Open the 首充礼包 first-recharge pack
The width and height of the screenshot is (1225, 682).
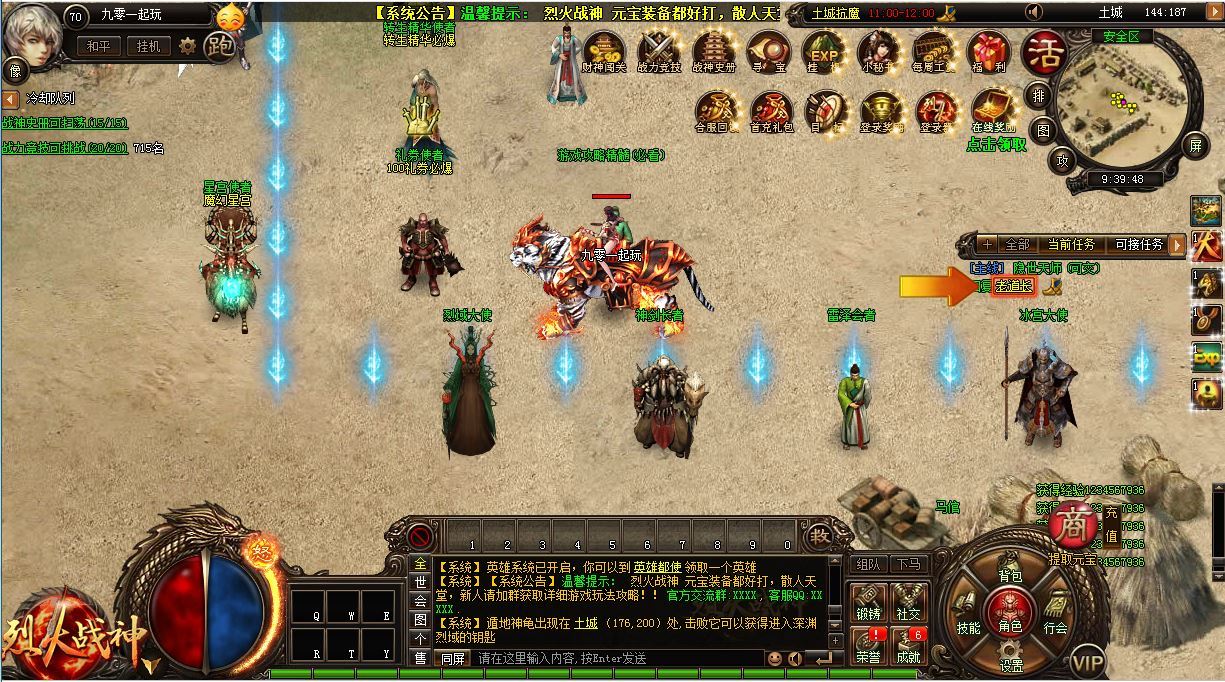tap(771, 109)
